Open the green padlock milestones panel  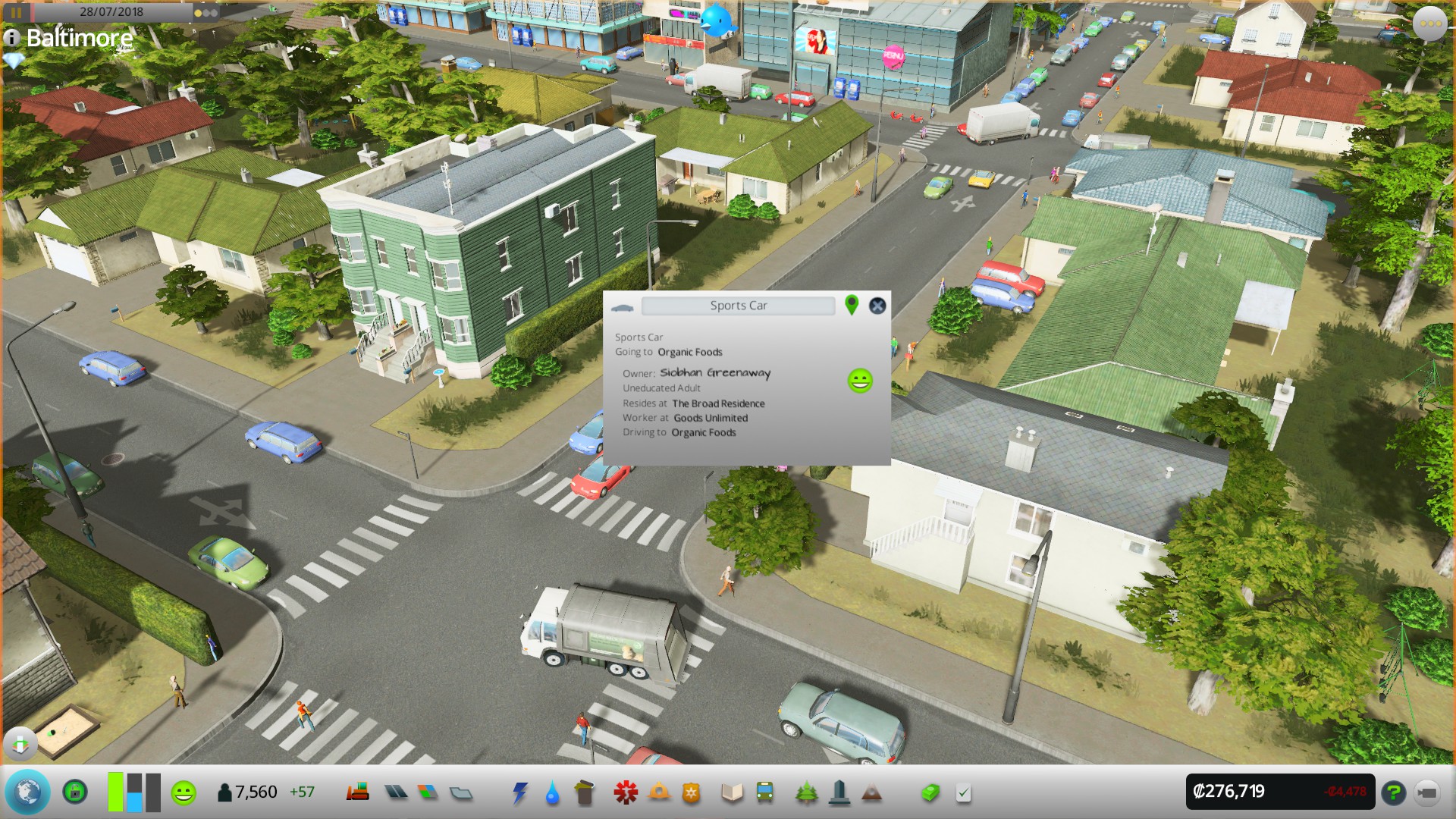click(x=74, y=792)
